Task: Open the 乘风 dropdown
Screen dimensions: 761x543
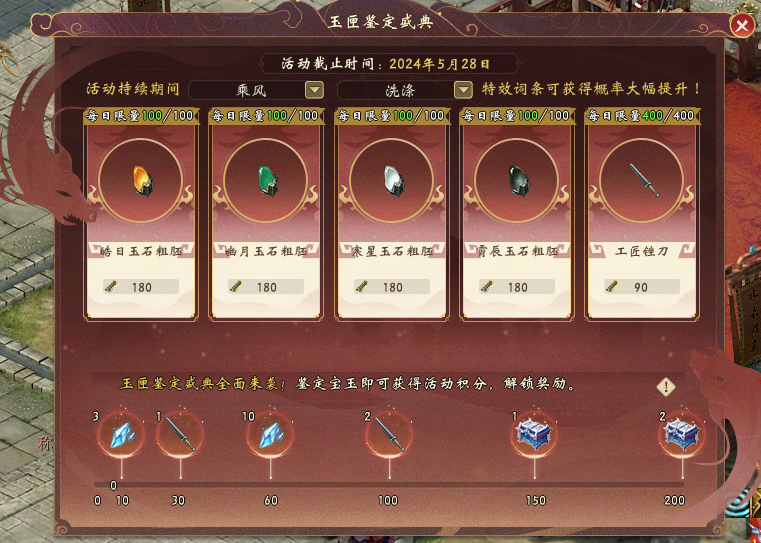Action: tap(314, 90)
